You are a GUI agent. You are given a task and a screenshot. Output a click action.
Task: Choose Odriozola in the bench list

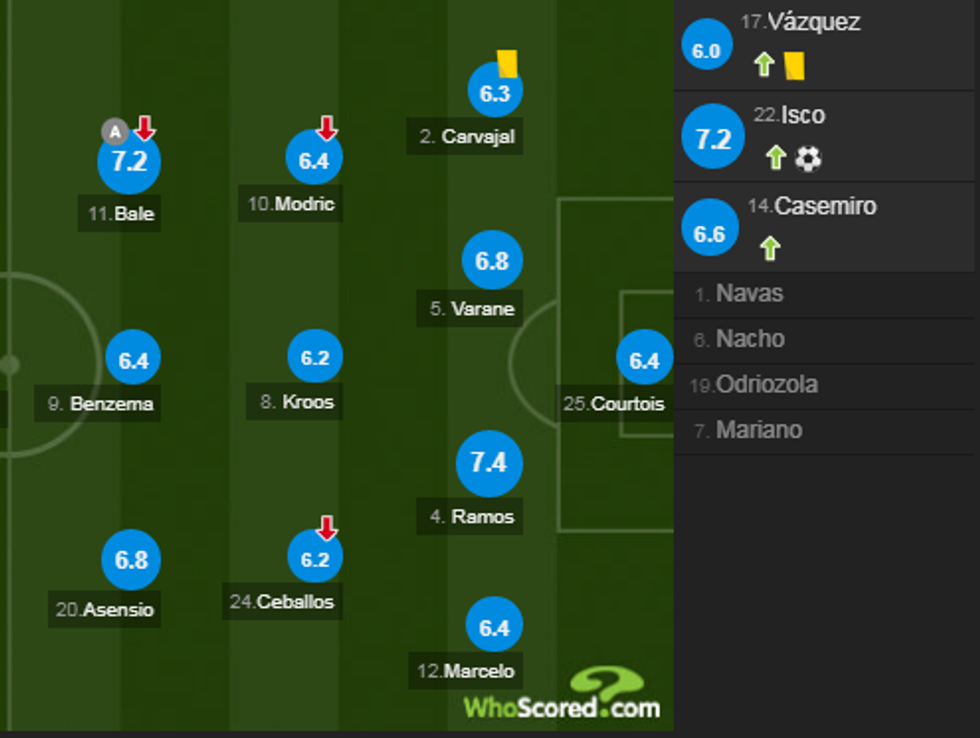(x=766, y=385)
